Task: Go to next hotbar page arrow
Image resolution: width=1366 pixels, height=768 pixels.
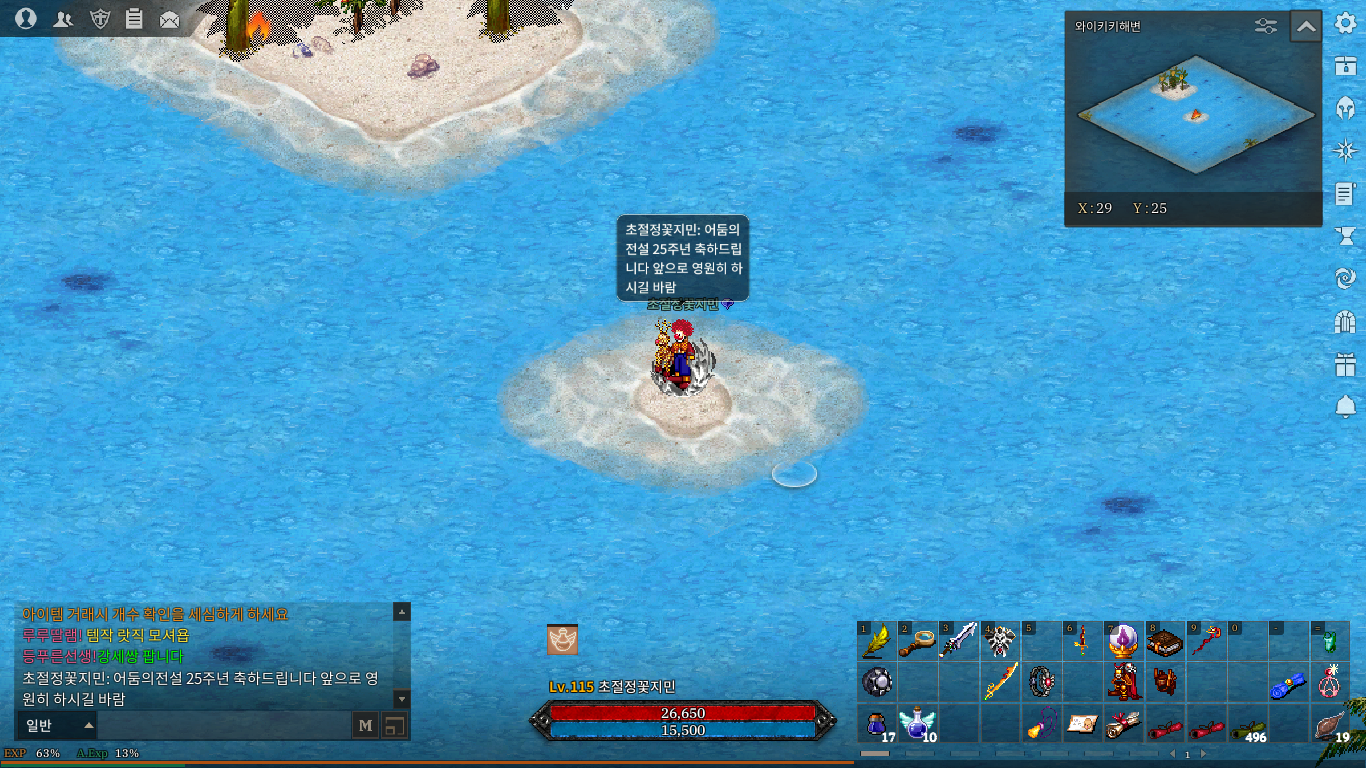Action: [1203, 754]
